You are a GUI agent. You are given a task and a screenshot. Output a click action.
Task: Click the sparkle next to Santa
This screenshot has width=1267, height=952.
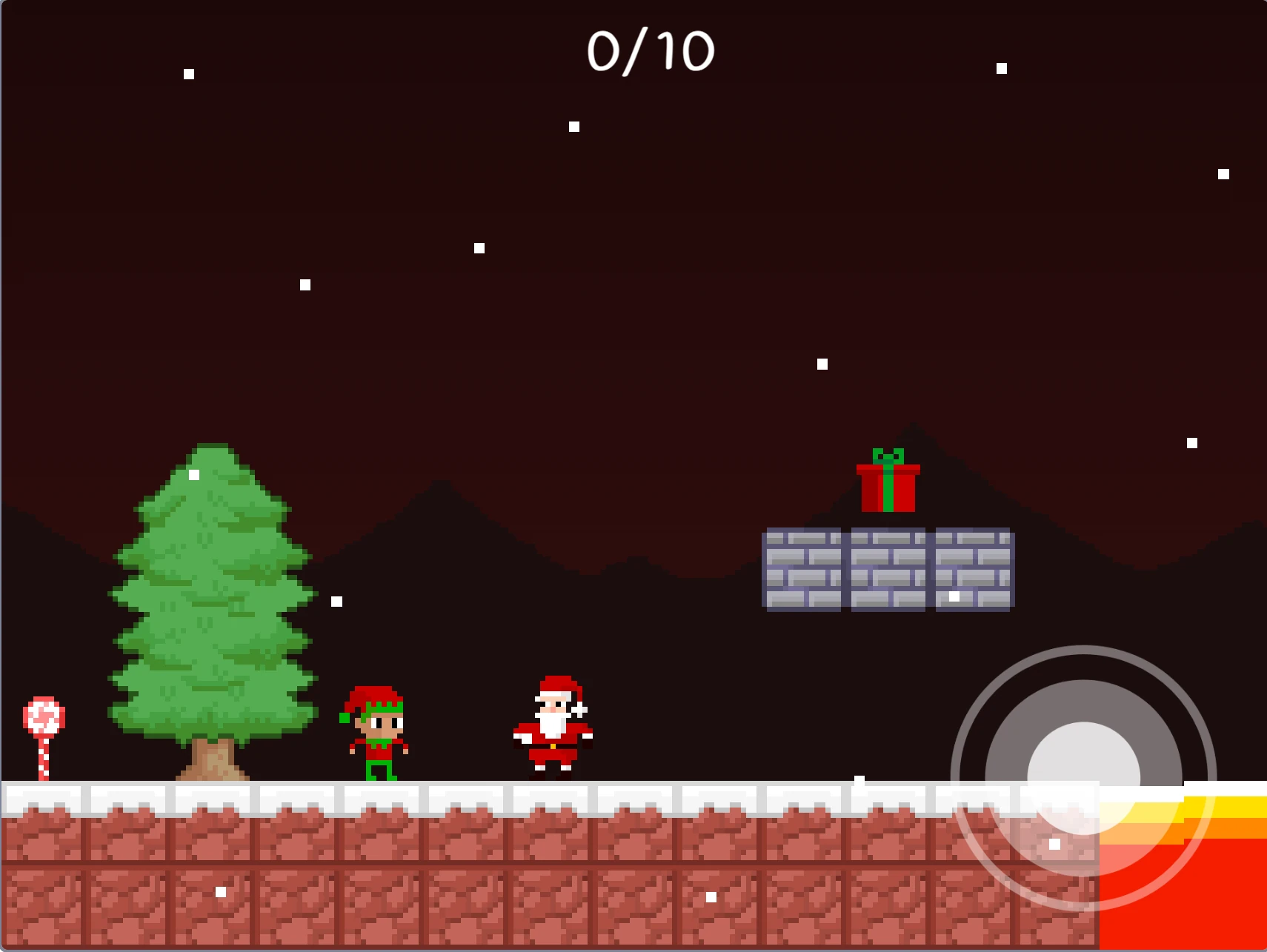(x=580, y=710)
